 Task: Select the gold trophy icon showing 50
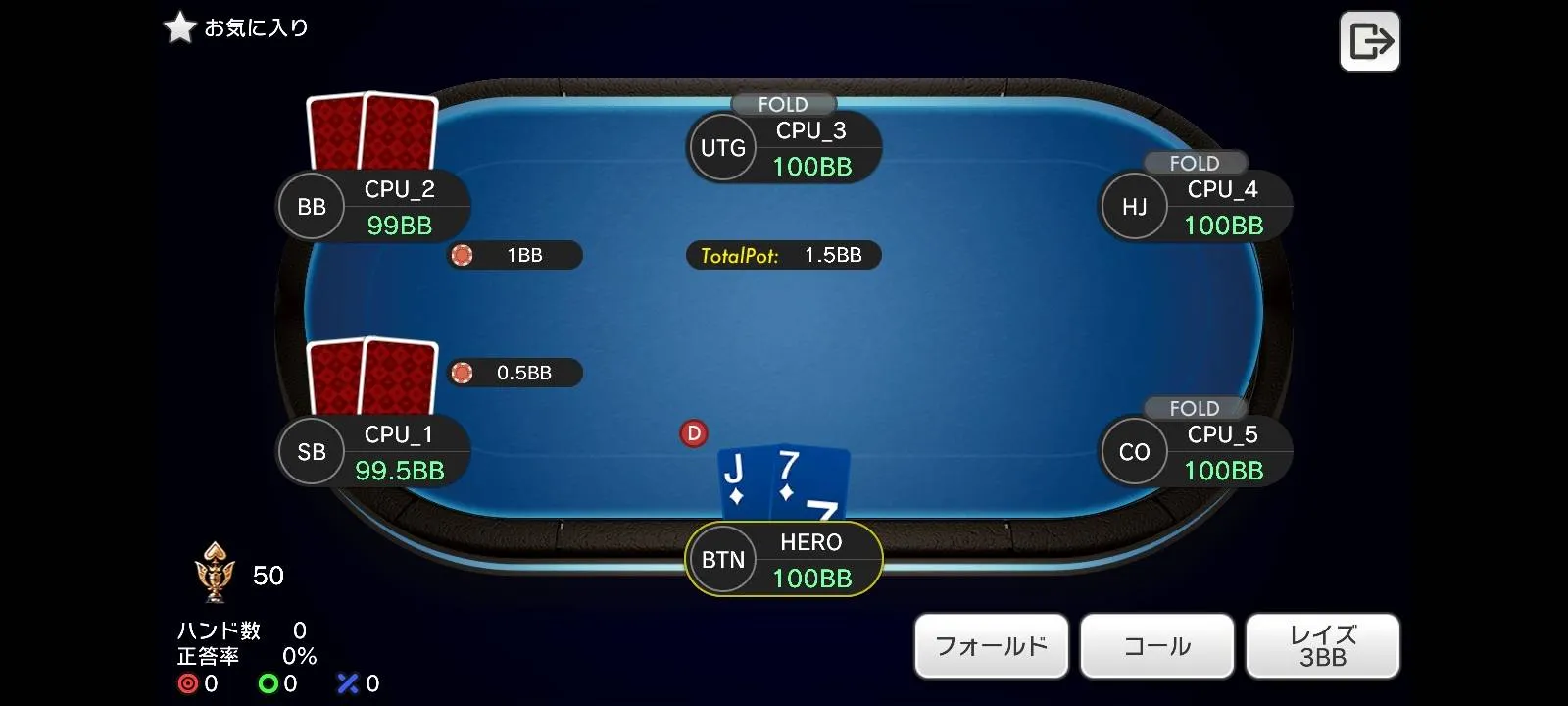217,574
